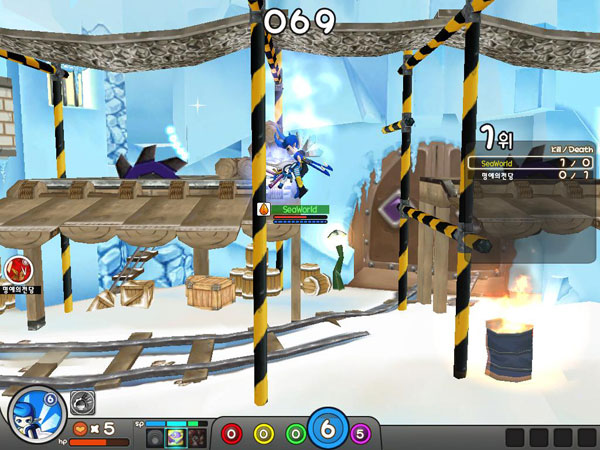Viewport: 600px width, 450px height.
Task: Choose the yellow orb counter
Action: [263, 434]
